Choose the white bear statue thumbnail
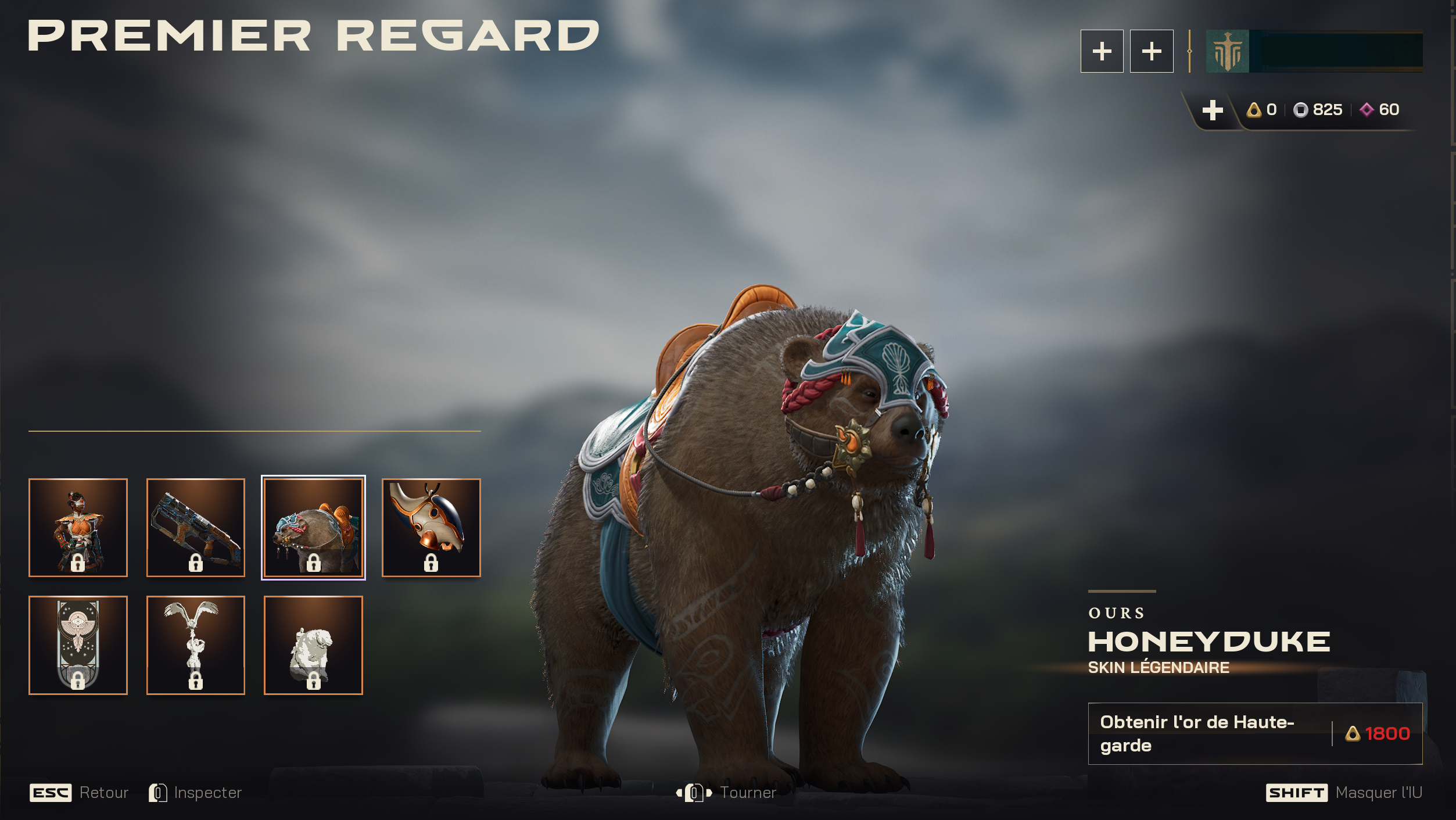Screen dimensions: 1456x820 coord(313,644)
